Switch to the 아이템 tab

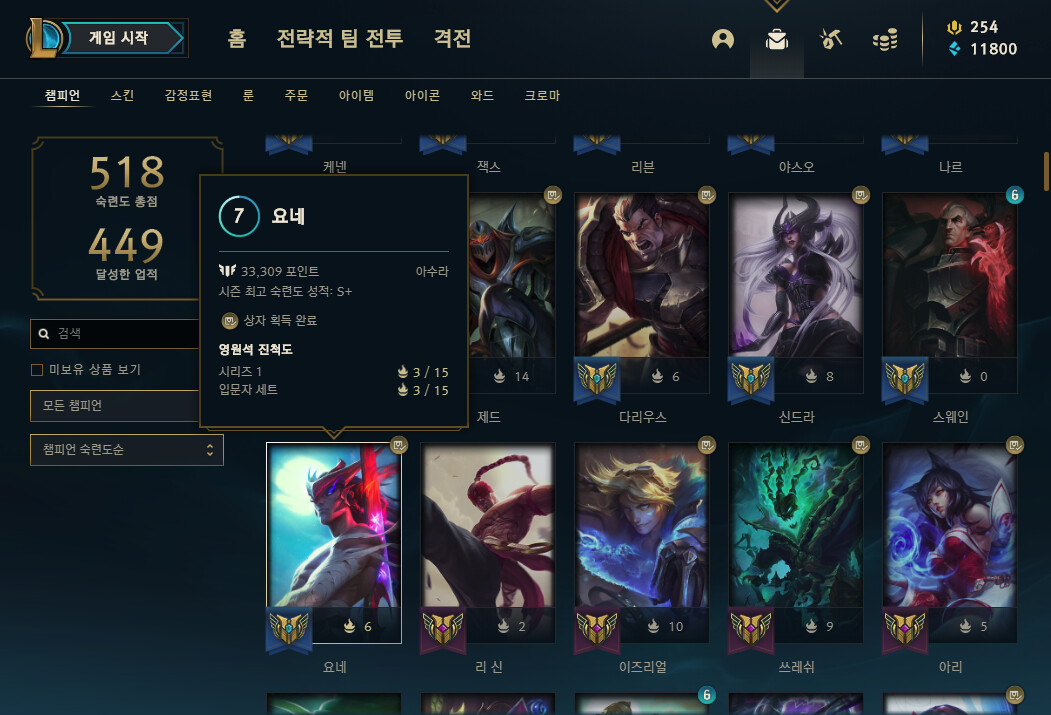[x=356, y=96]
